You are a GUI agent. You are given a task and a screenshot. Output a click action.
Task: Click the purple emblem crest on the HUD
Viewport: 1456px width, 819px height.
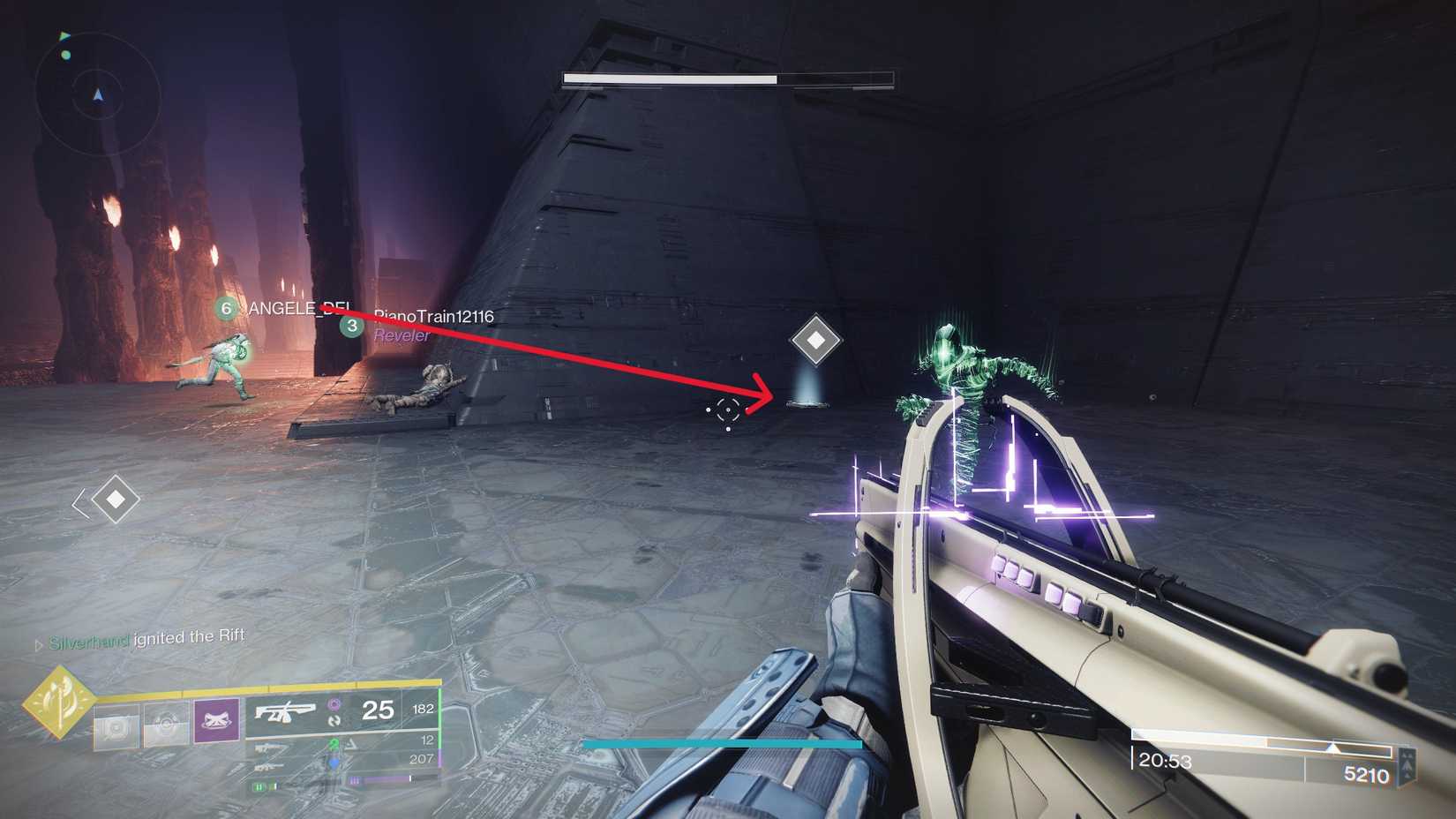[215, 721]
